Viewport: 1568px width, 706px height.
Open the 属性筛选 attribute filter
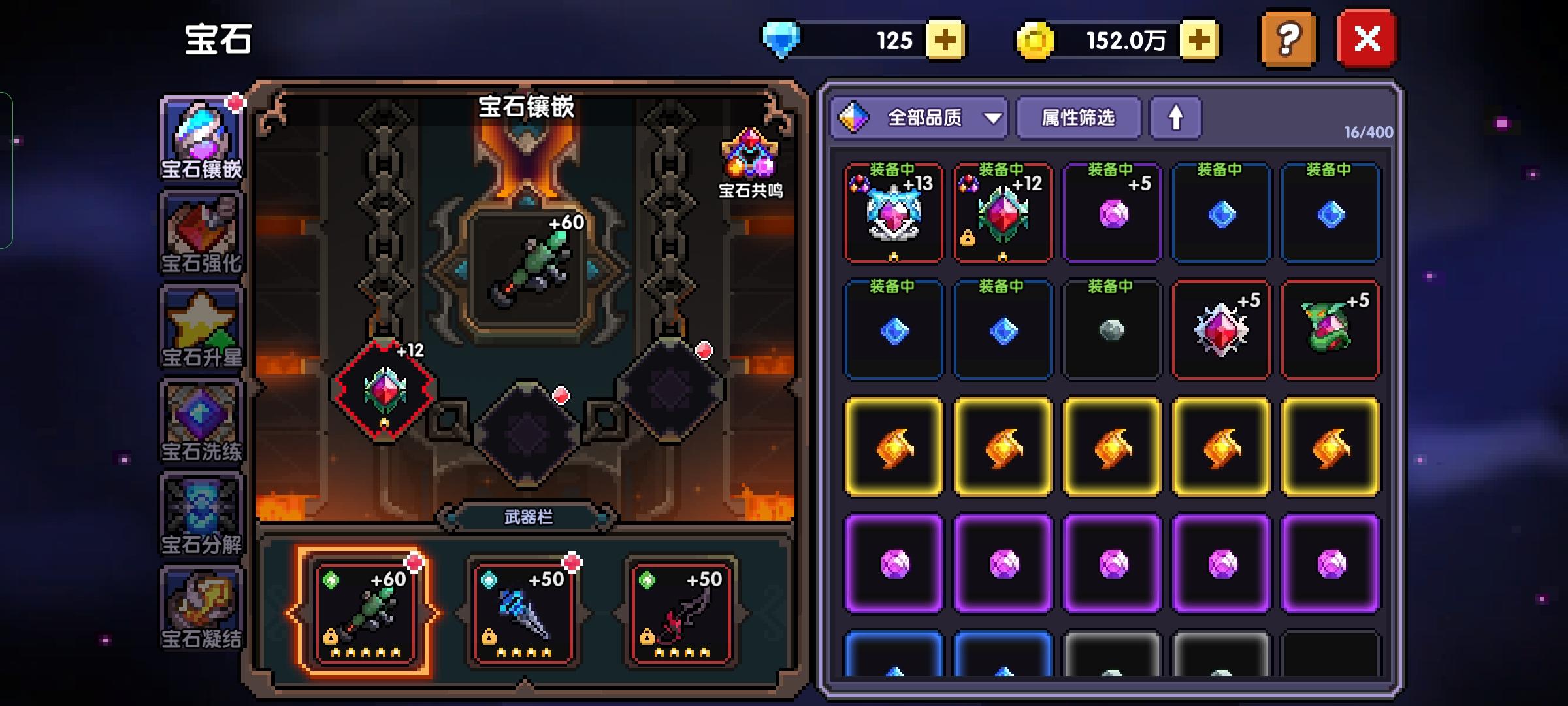[1078, 118]
